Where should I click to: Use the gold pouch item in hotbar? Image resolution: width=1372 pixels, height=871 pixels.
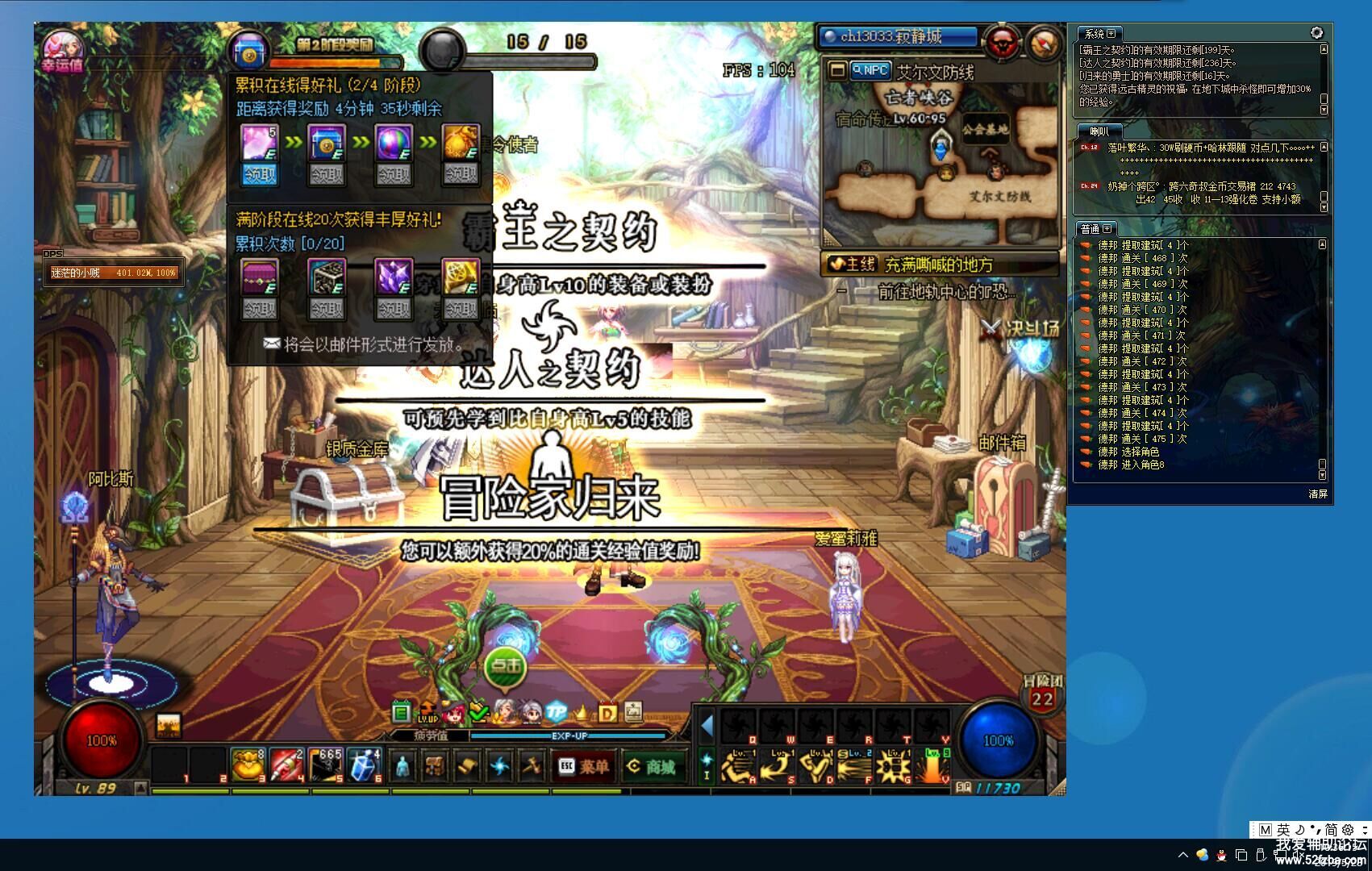[x=248, y=765]
